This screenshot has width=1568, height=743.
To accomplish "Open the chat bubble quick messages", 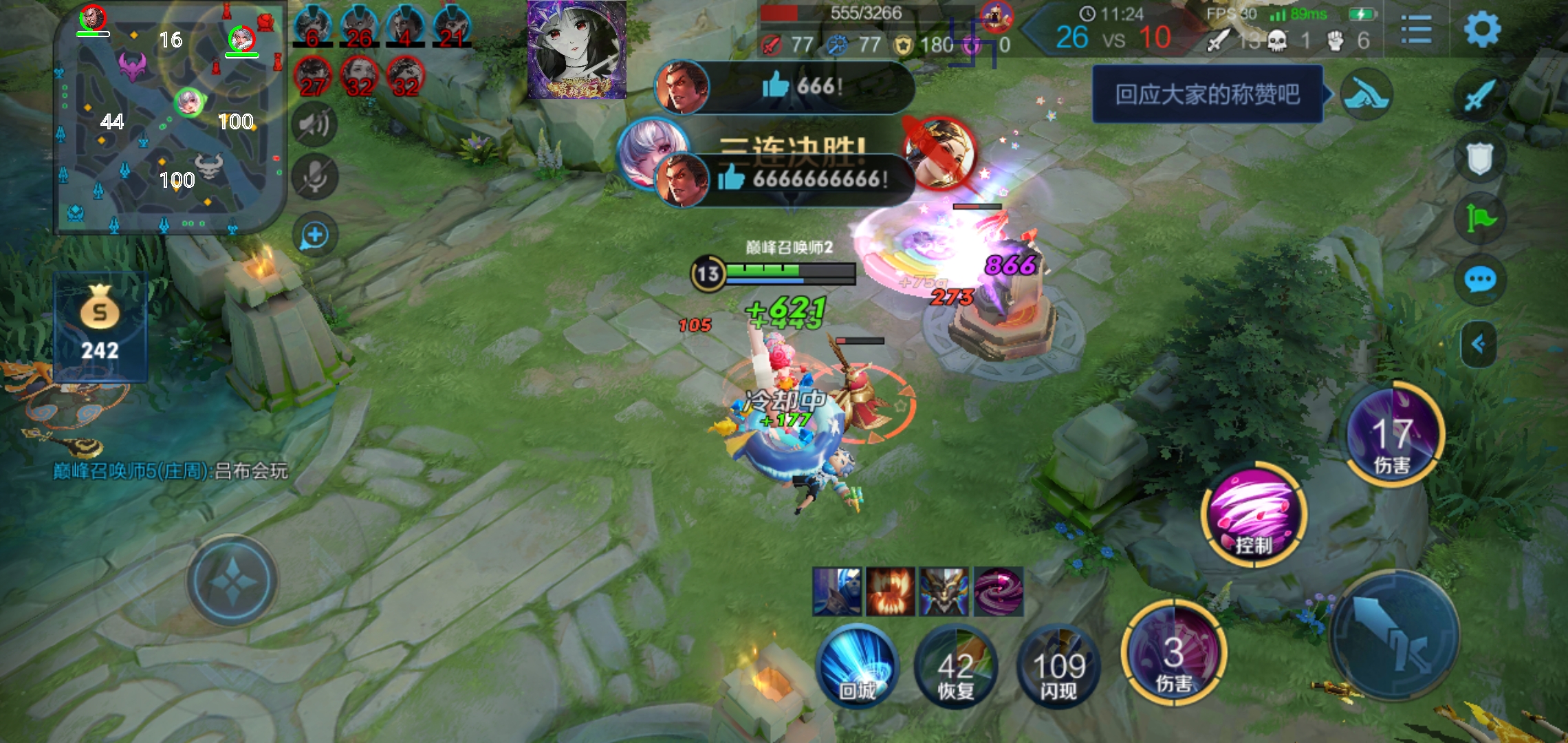I will 1480,280.
